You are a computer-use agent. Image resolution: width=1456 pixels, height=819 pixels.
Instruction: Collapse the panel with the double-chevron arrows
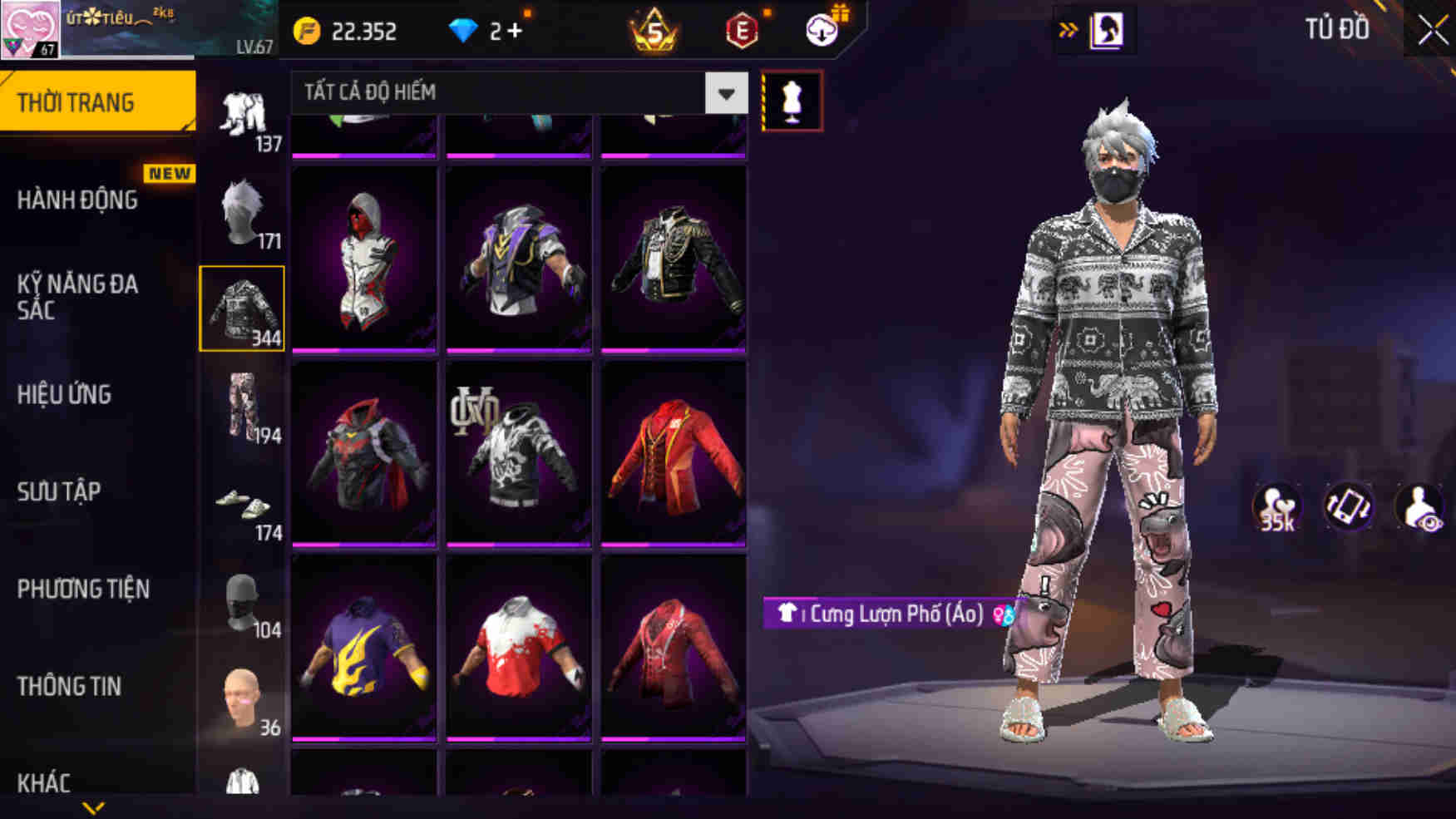click(1068, 27)
